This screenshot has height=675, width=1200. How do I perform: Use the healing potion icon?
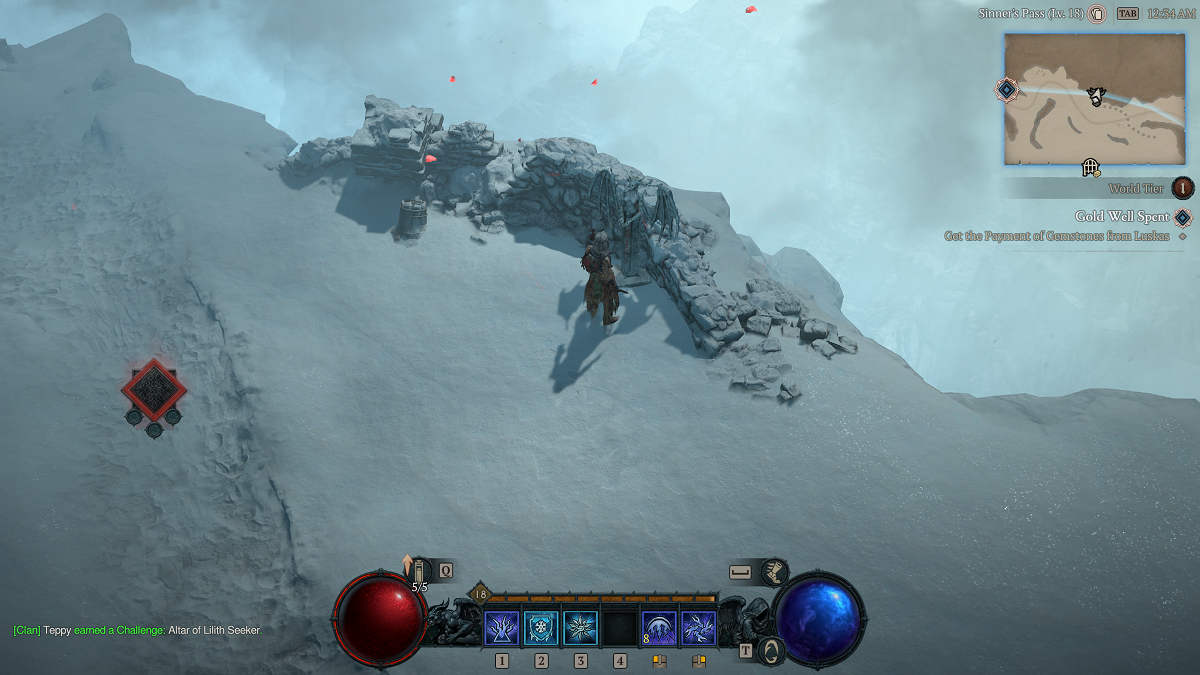pos(419,571)
